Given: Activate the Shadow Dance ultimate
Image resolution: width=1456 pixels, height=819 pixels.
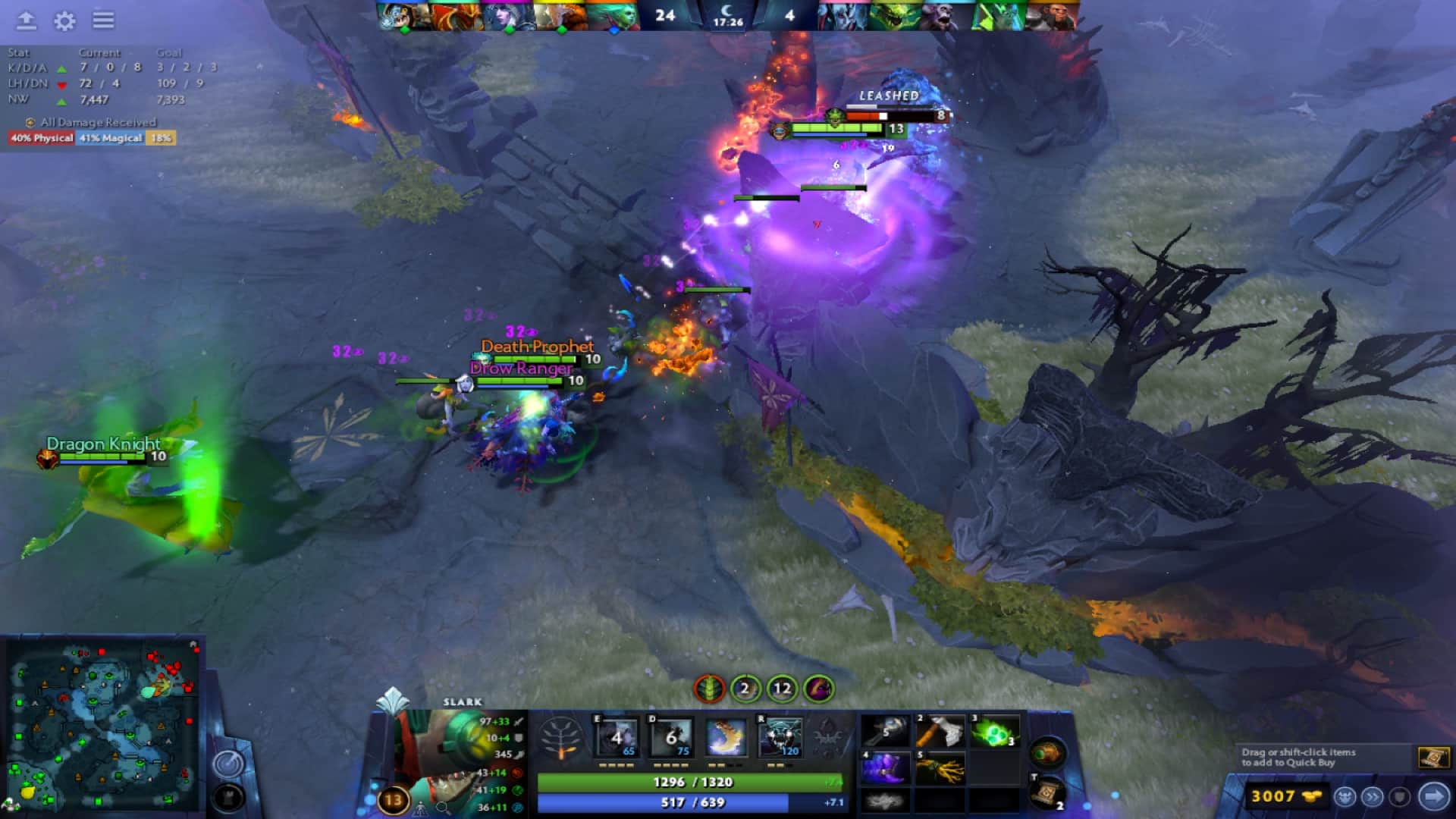Looking at the screenshot, I should 780,738.
